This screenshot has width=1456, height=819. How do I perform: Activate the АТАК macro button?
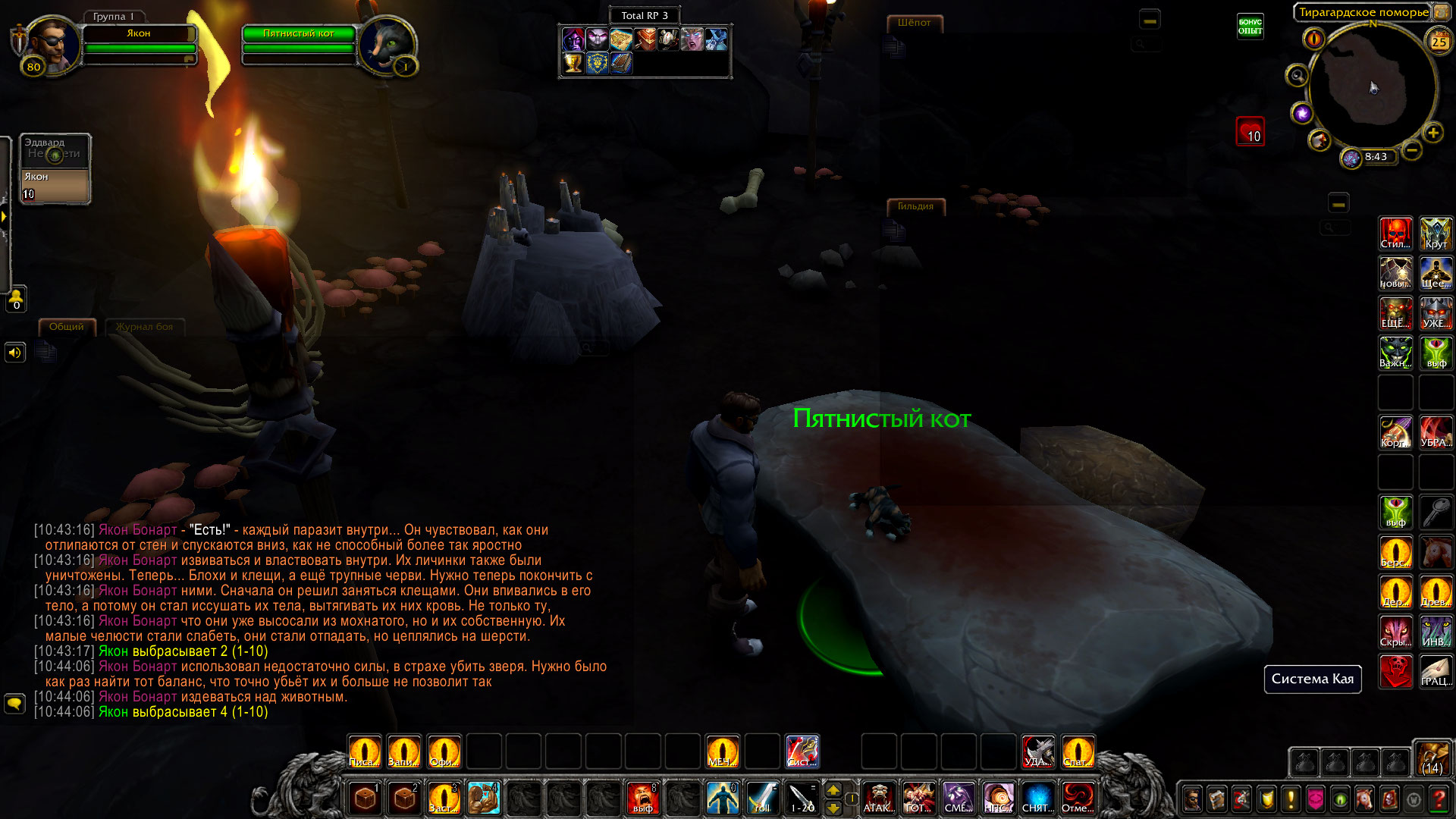click(879, 798)
